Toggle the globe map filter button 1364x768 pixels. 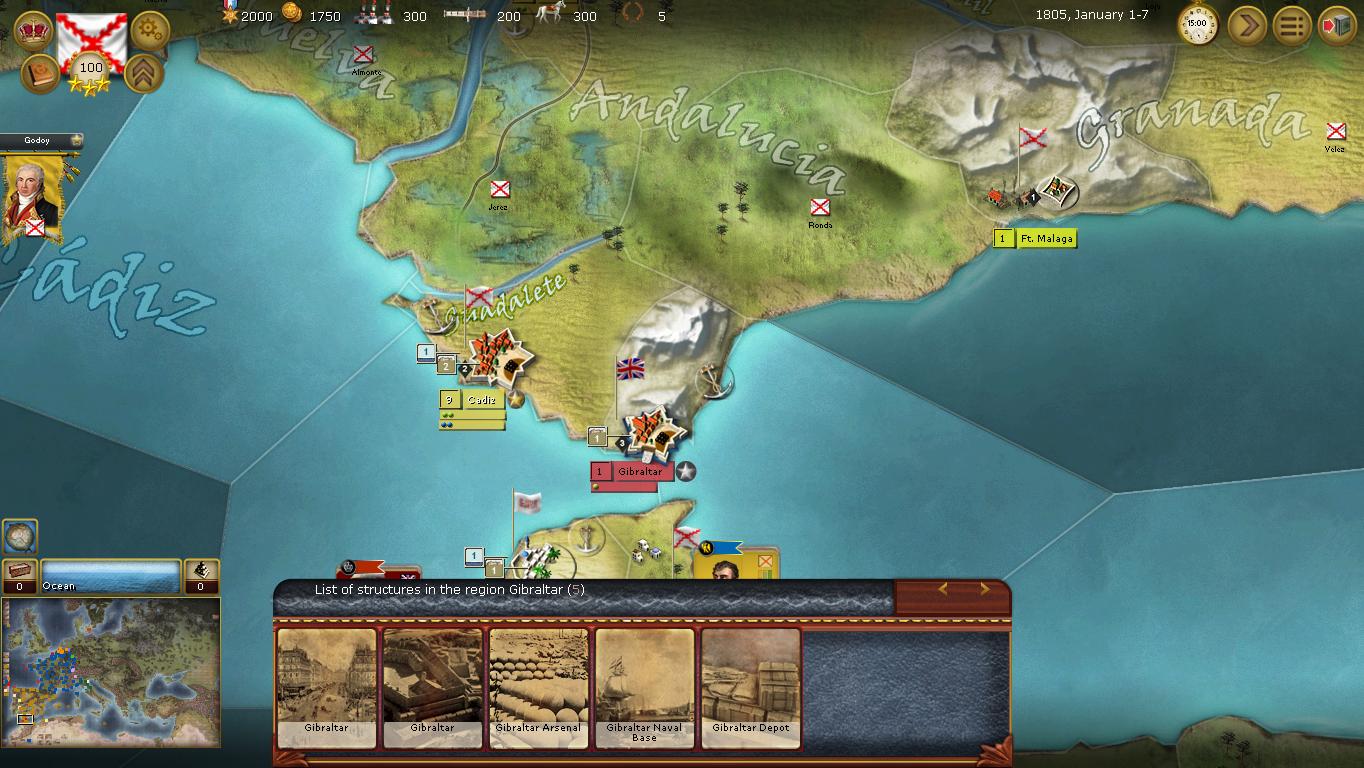coord(20,536)
